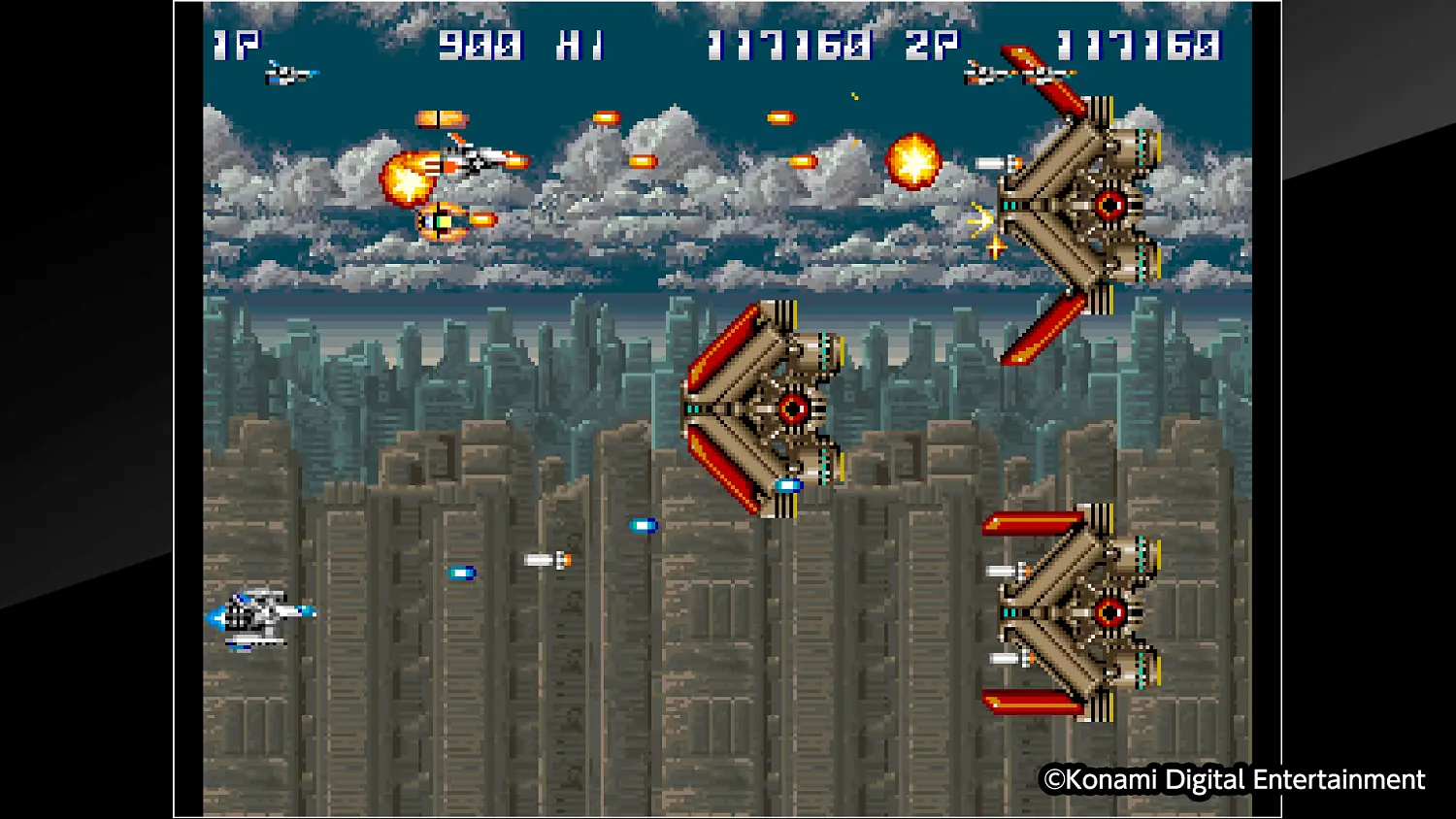Click the fiery explosion near the left ship
Viewport: 1456px width, 819px height.
coord(409,180)
